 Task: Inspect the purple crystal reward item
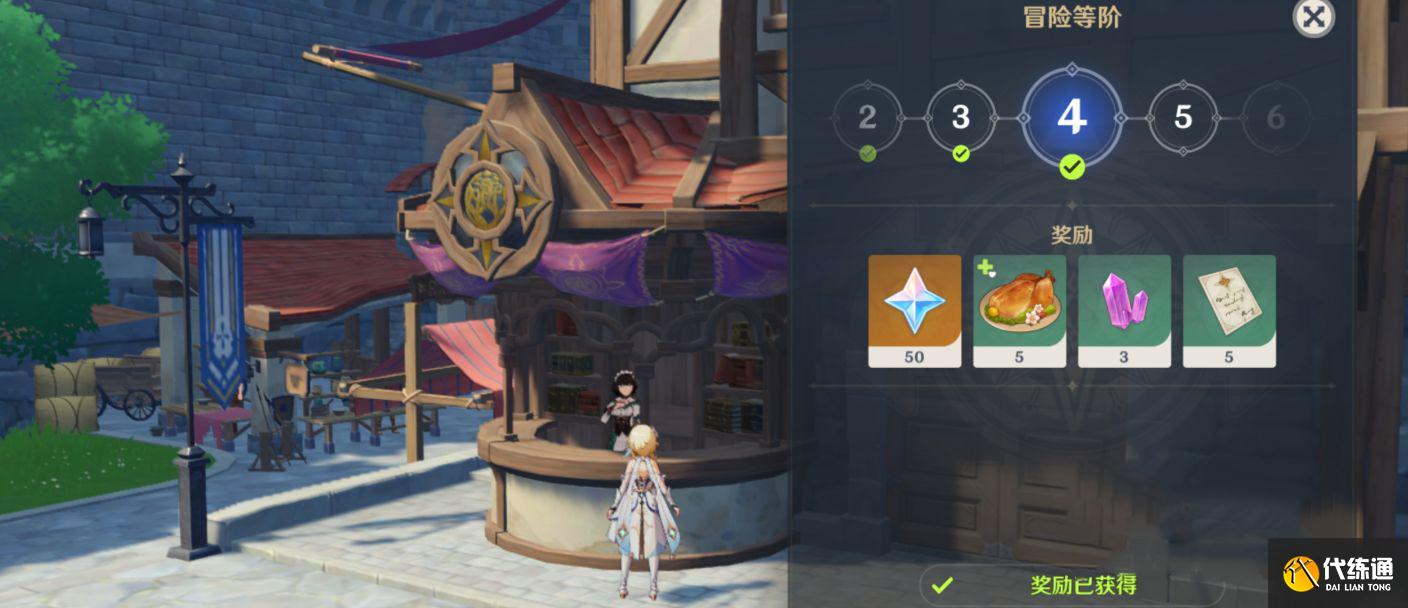coord(1124,310)
